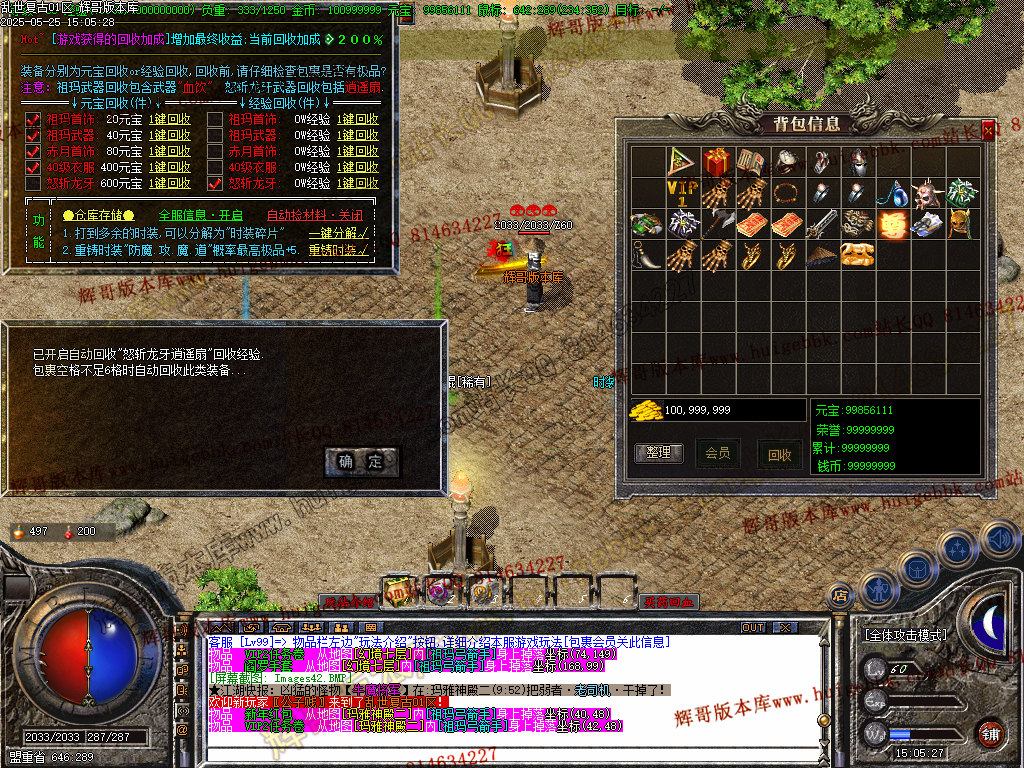
Task: Open the 仓库存储 warehouse link
Action: tap(97, 215)
